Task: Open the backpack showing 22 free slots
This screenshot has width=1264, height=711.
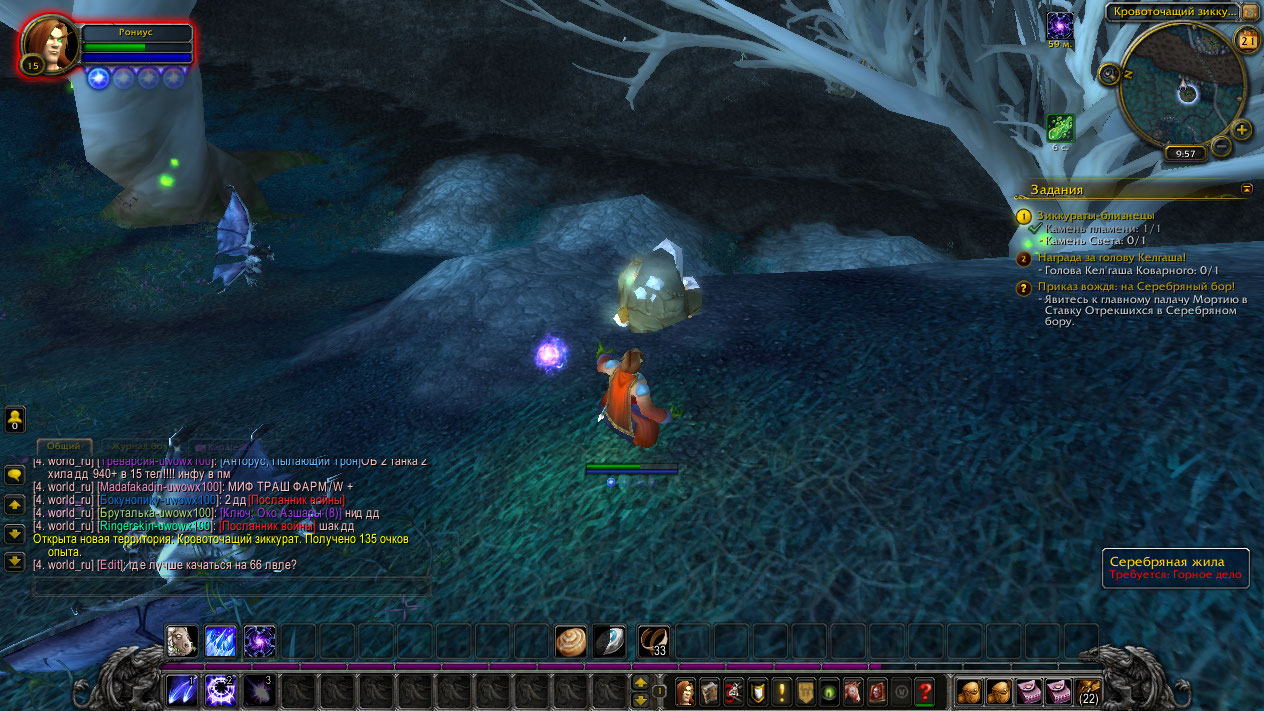Action: tap(1088, 691)
